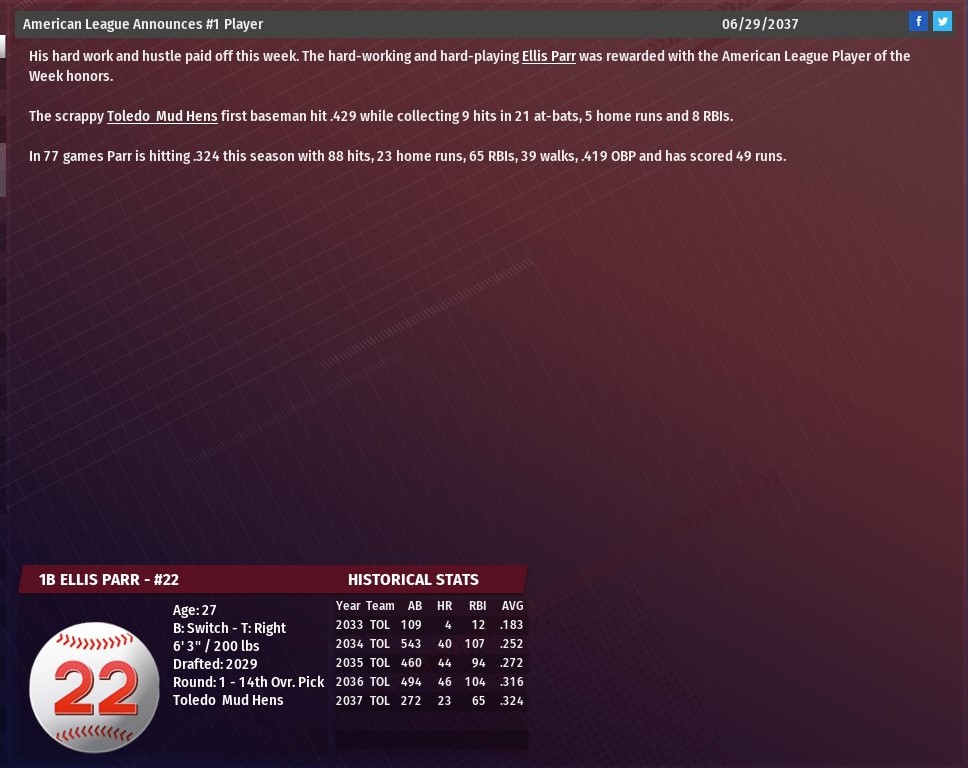Viewport: 968px width, 768px height.
Task: Open the Ellis Parr player link
Action: 548,56
